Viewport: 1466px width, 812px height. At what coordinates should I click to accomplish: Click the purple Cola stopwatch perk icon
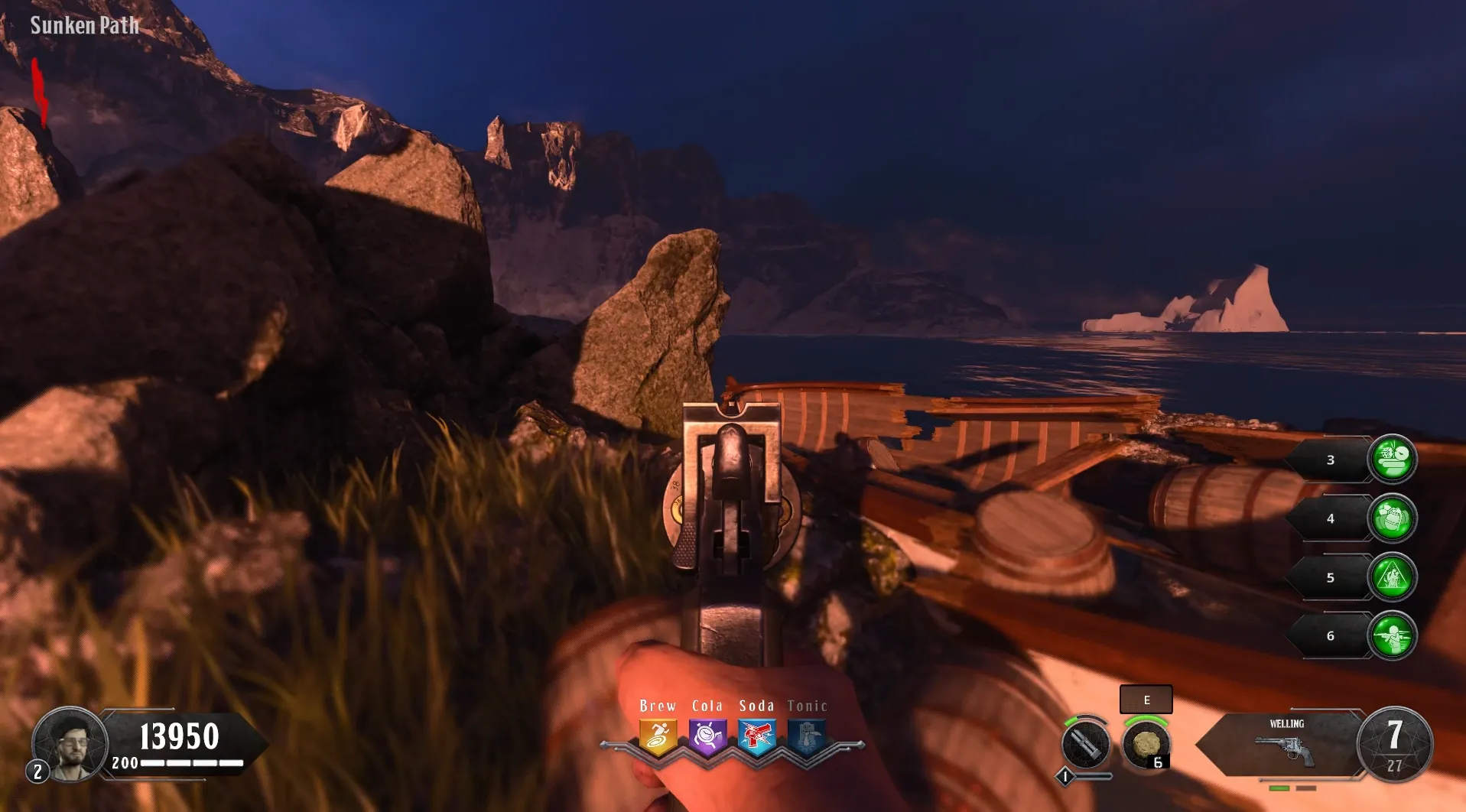(707, 737)
